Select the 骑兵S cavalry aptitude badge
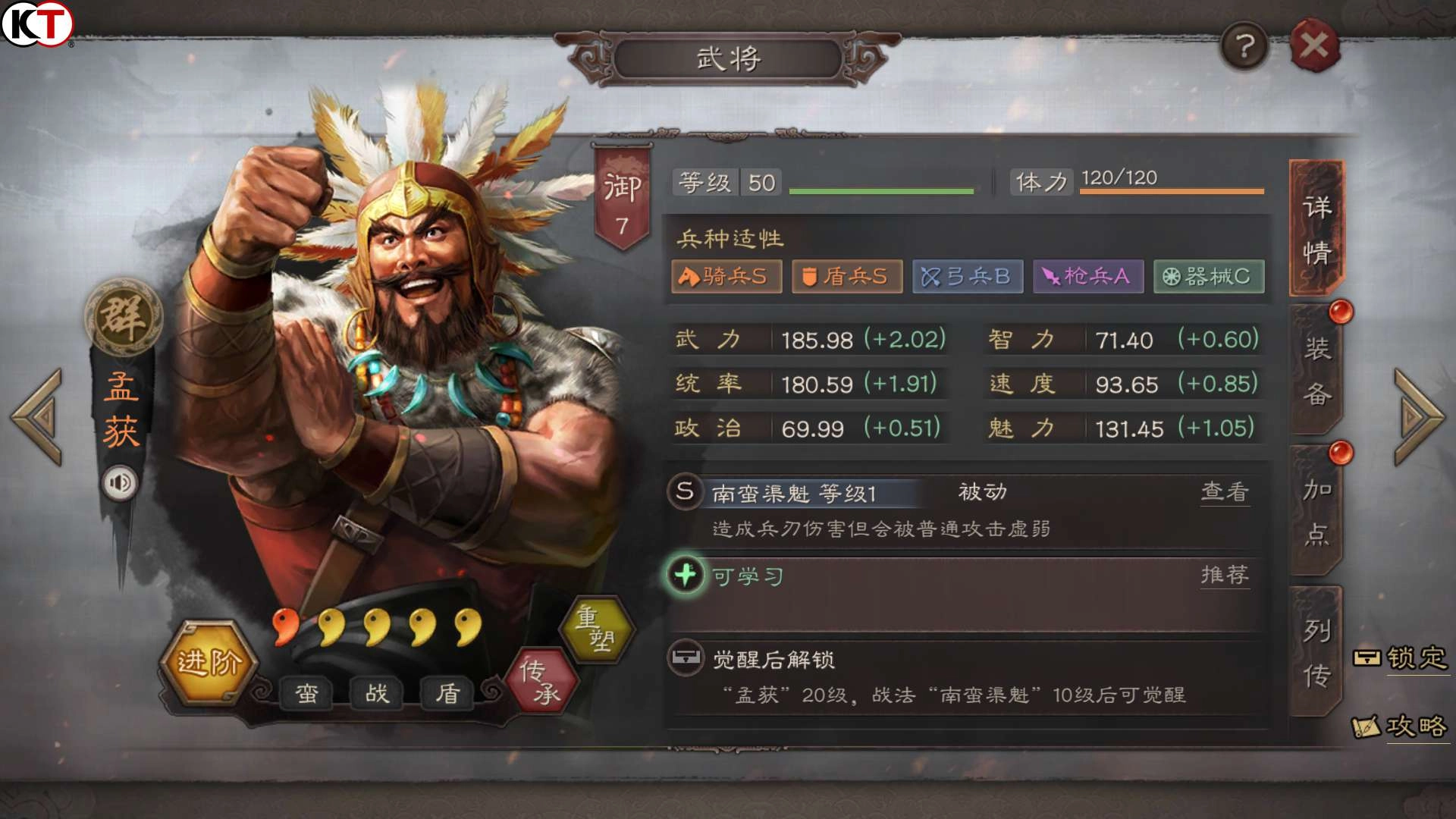The image size is (1456, 819). pyautogui.click(x=726, y=277)
